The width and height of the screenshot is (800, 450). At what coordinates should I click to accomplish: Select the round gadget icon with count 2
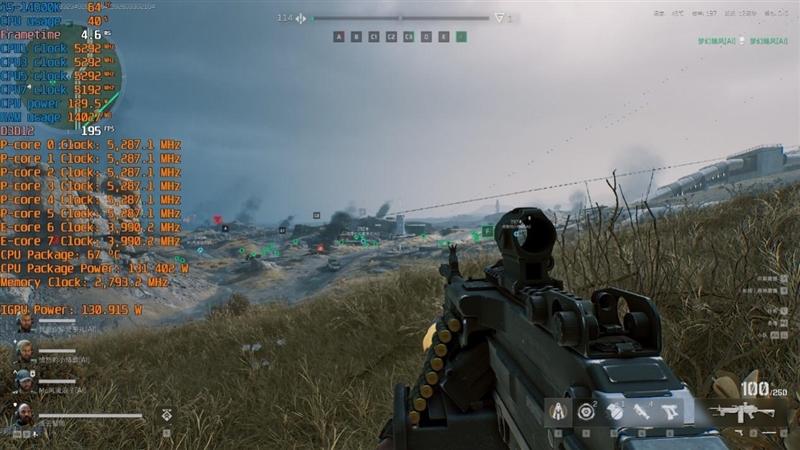(x=586, y=411)
